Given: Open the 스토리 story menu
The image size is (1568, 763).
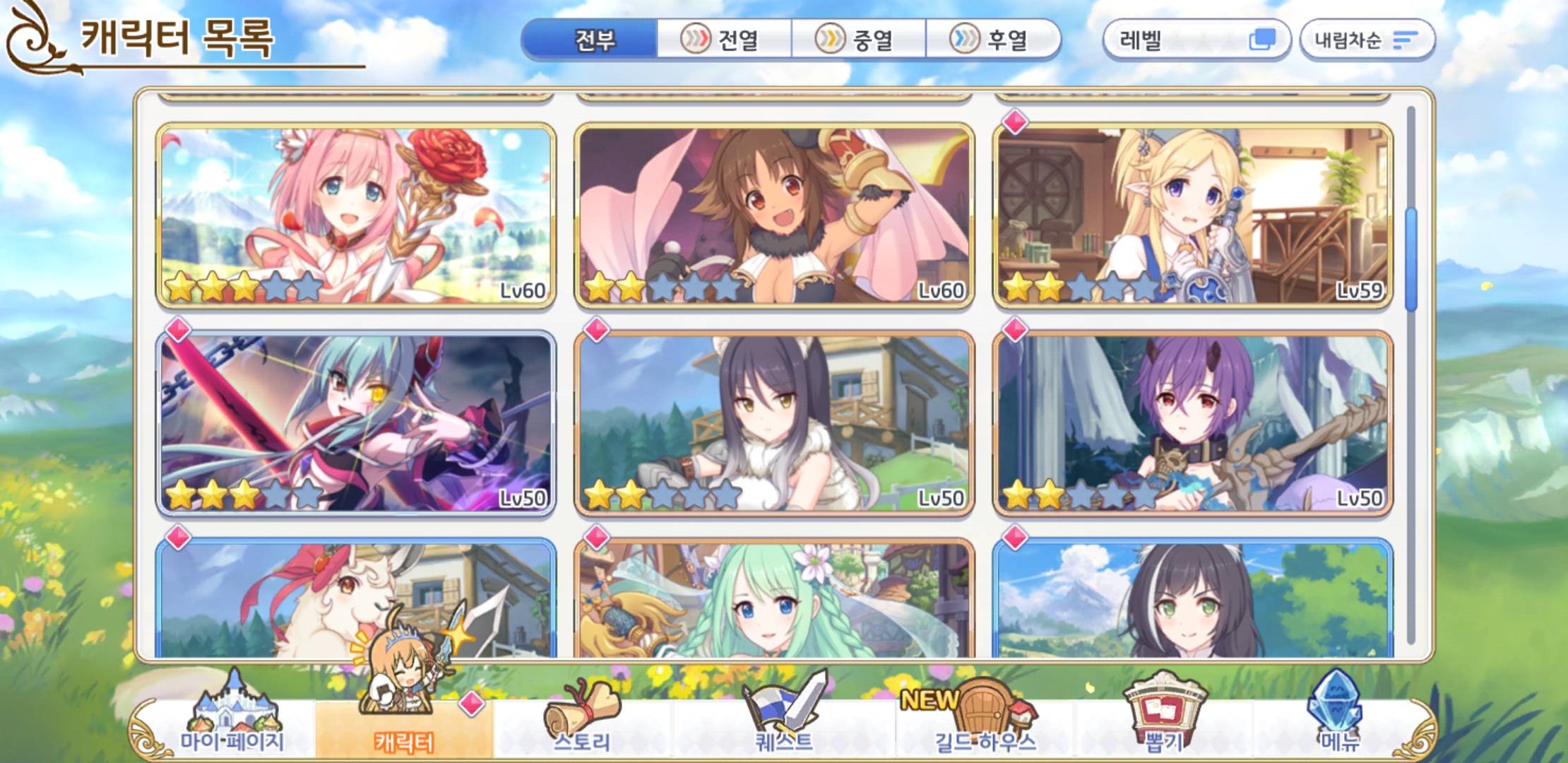Looking at the screenshot, I should point(582,721).
